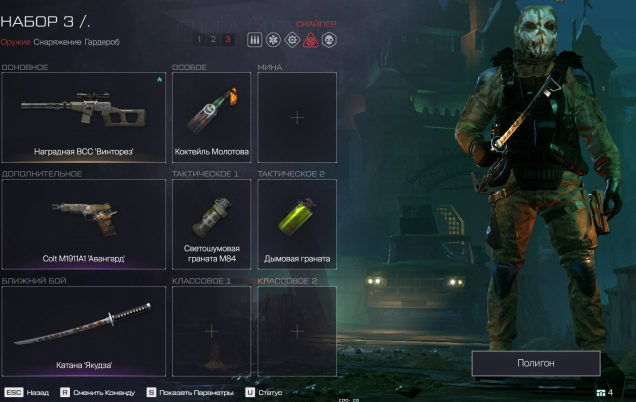Select the gear-shaped engineer class icon
The height and width of the screenshot is (402, 636).
(291, 39)
